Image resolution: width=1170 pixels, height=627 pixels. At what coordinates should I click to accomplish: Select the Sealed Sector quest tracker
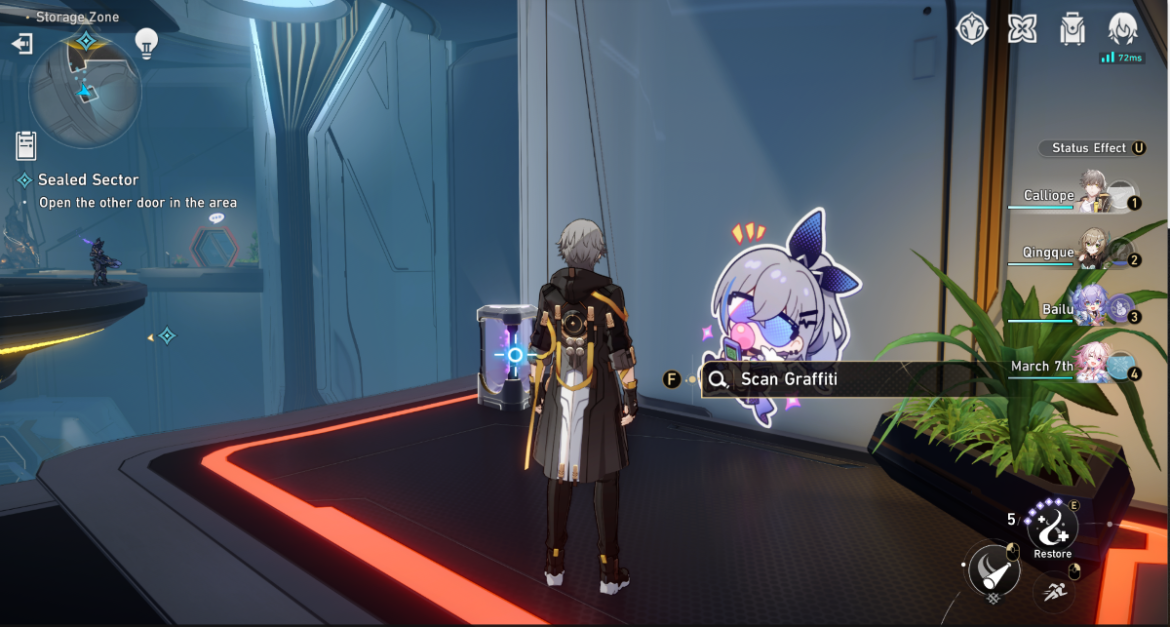pos(88,180)
